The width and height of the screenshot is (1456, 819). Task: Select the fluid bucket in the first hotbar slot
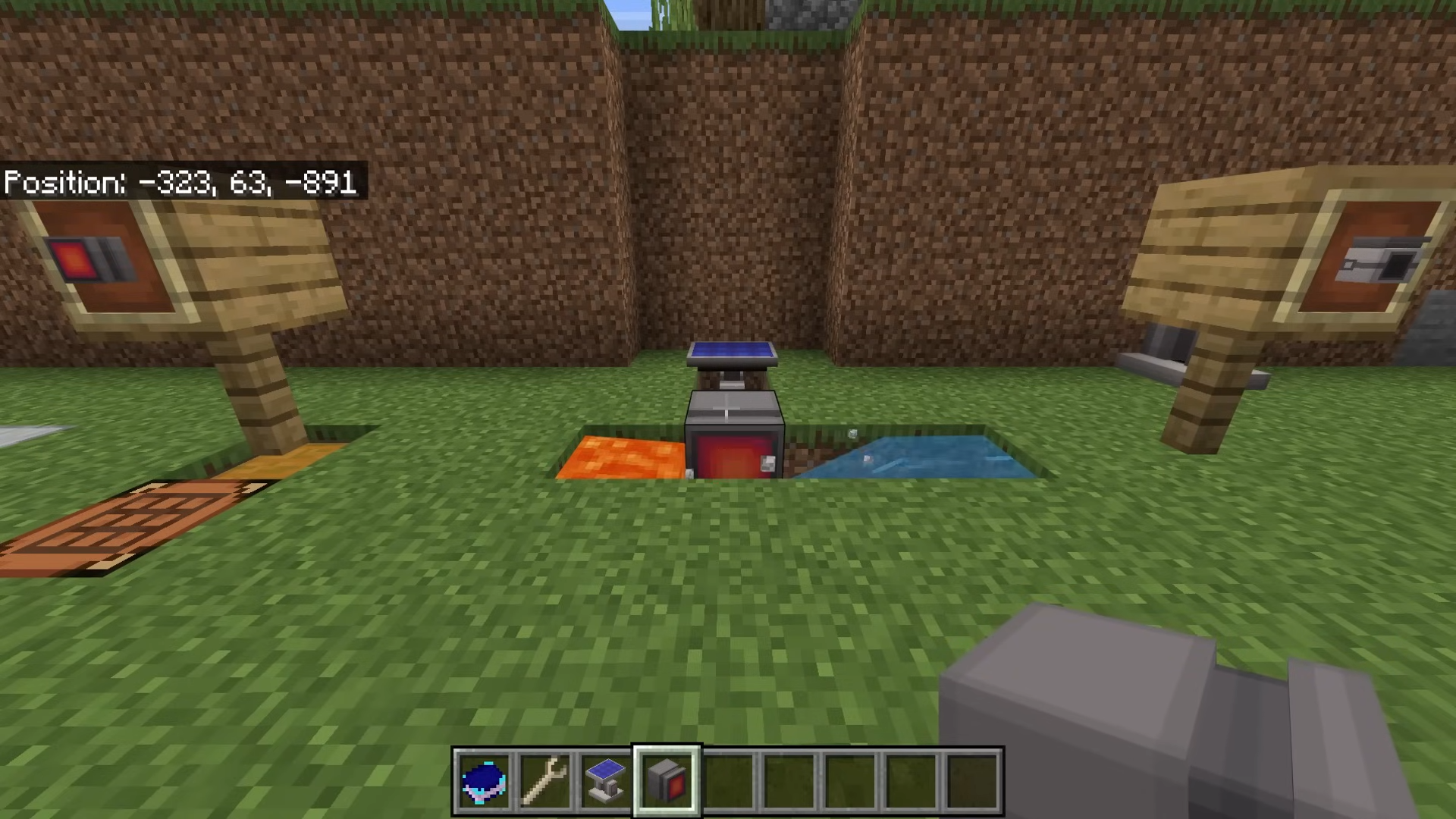click(484, 781)
